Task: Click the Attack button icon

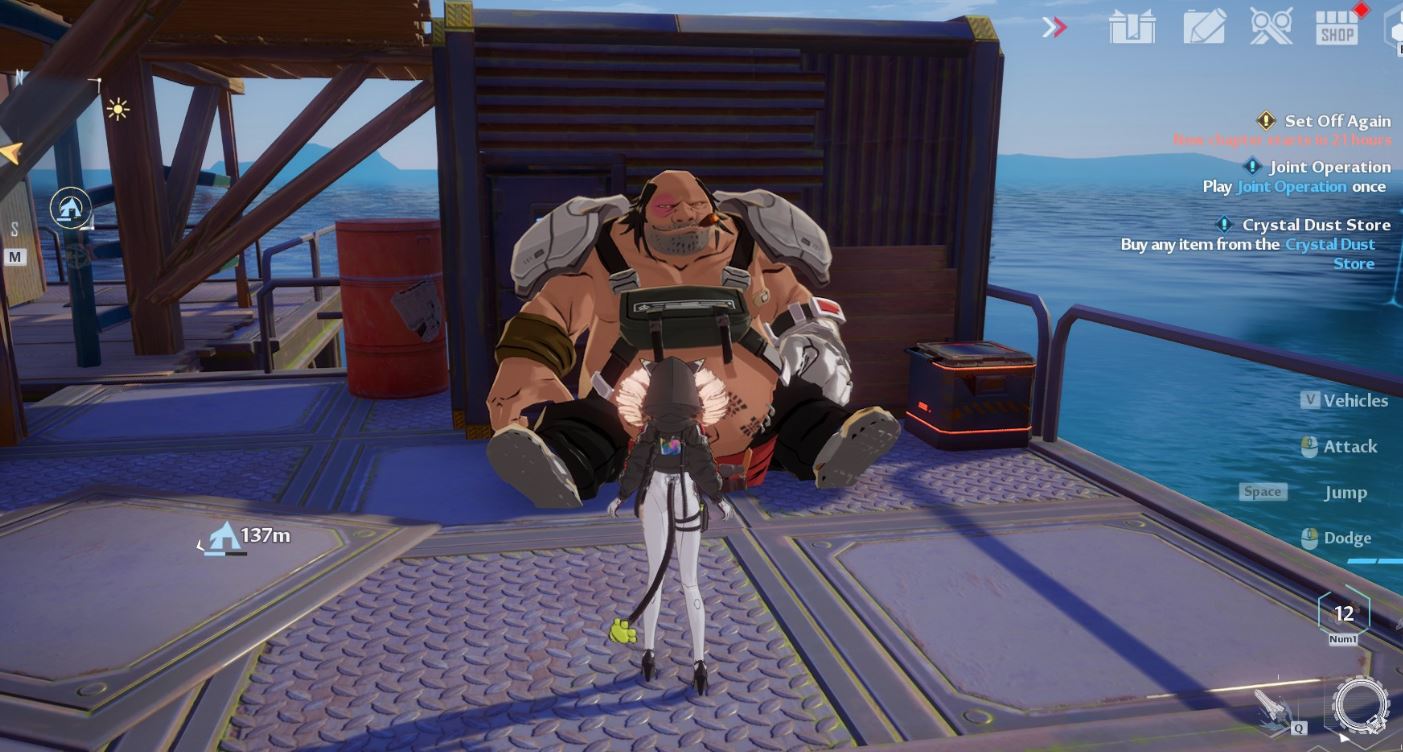Action: point(1308,447)
